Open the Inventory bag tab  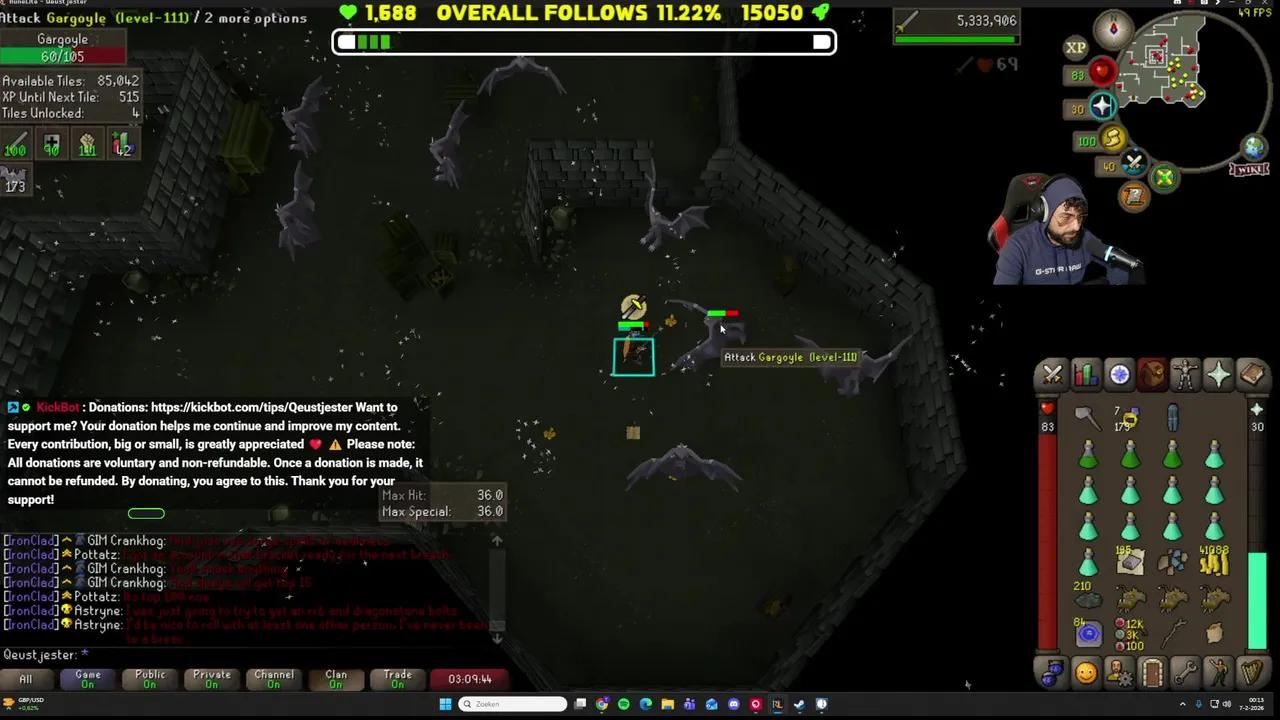pos(1152,373)
